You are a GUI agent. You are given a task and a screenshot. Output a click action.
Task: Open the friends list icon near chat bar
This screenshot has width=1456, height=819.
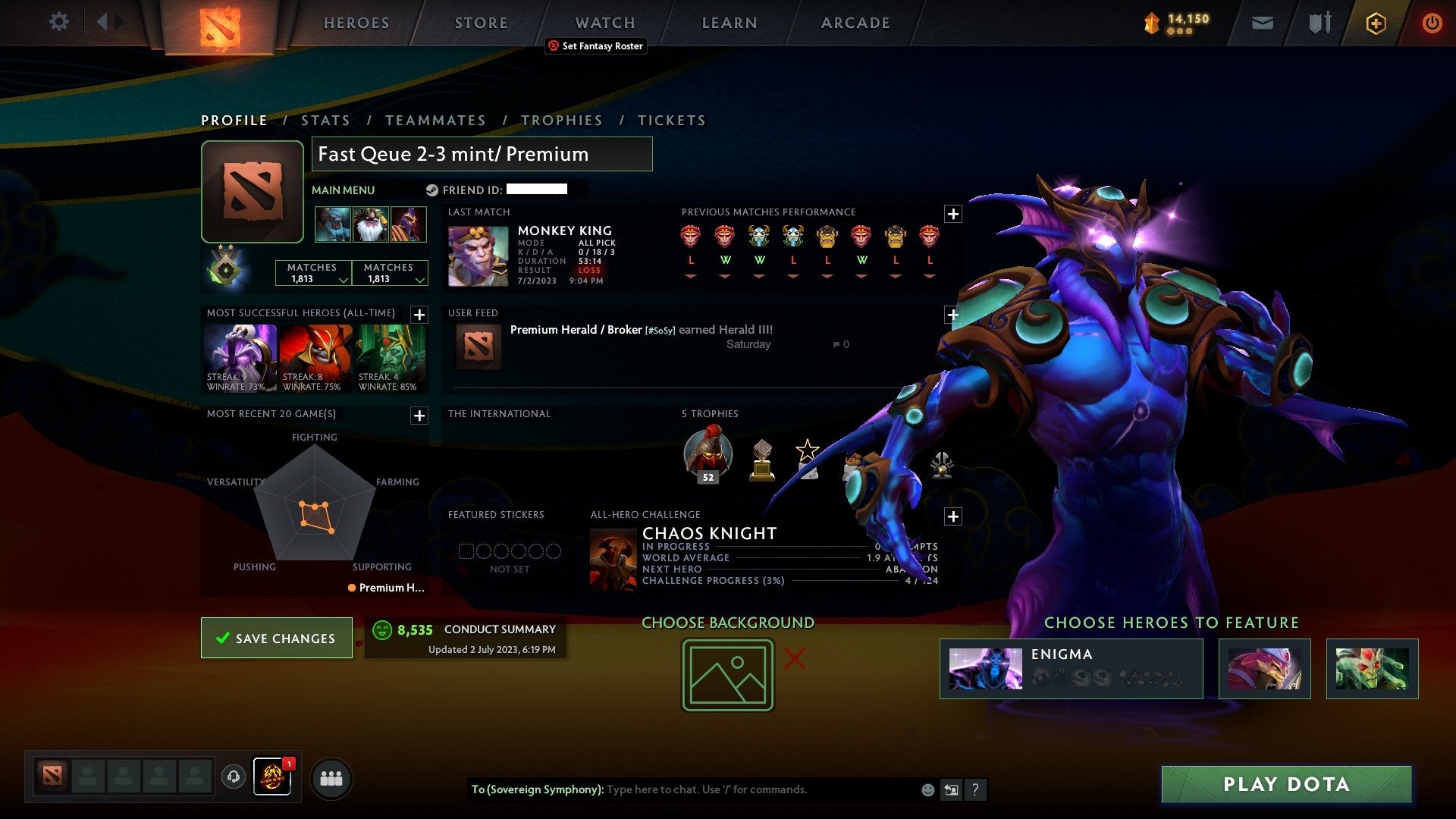click(x=331, y=777)
